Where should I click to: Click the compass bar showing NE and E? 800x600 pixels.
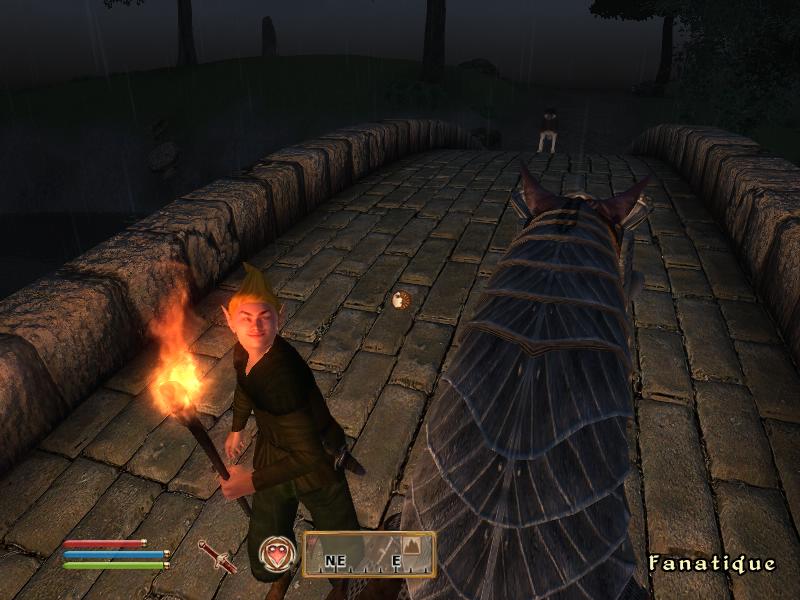(x=369, y=554)
